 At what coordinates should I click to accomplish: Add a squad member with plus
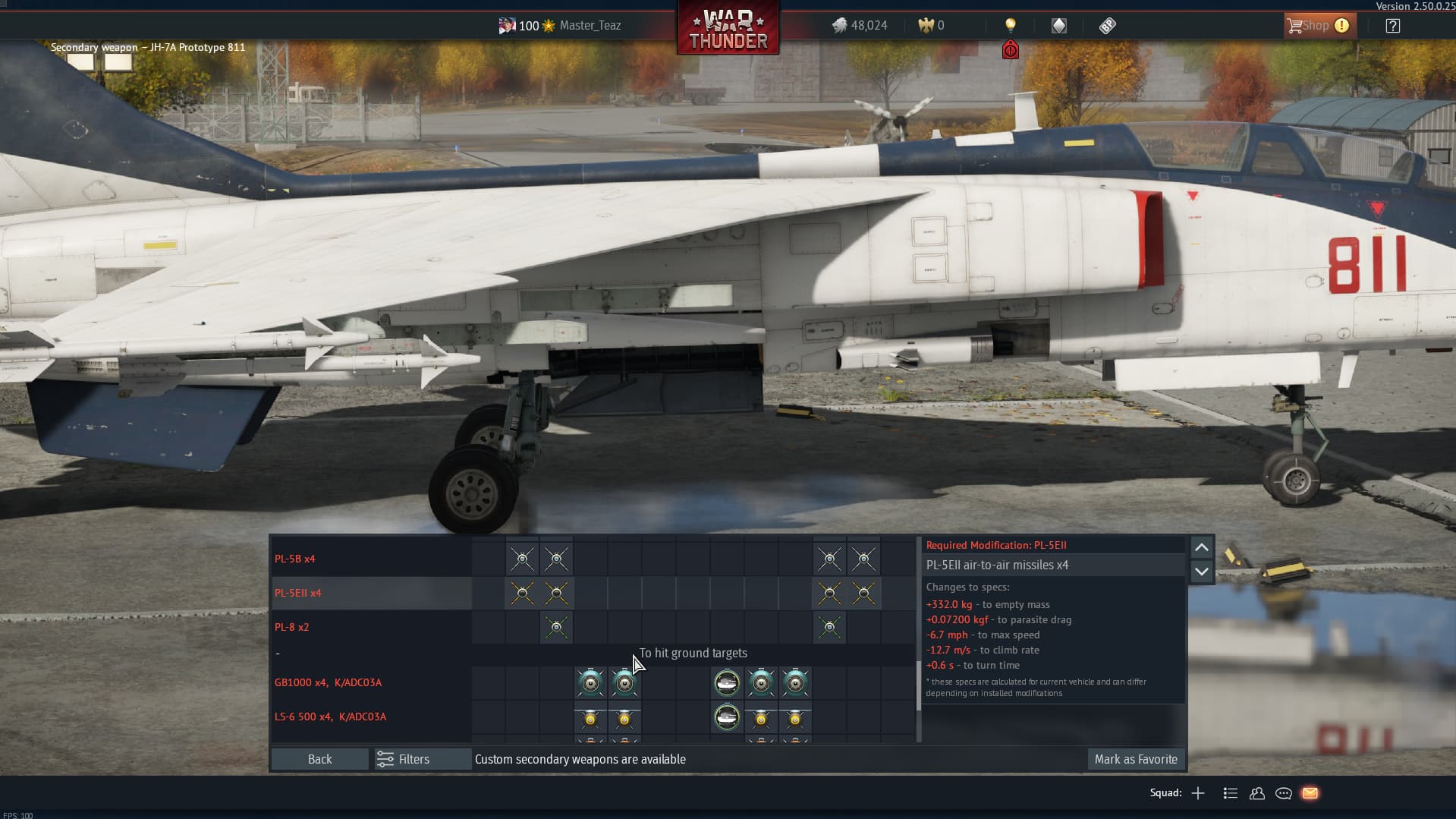point(1198,793)
